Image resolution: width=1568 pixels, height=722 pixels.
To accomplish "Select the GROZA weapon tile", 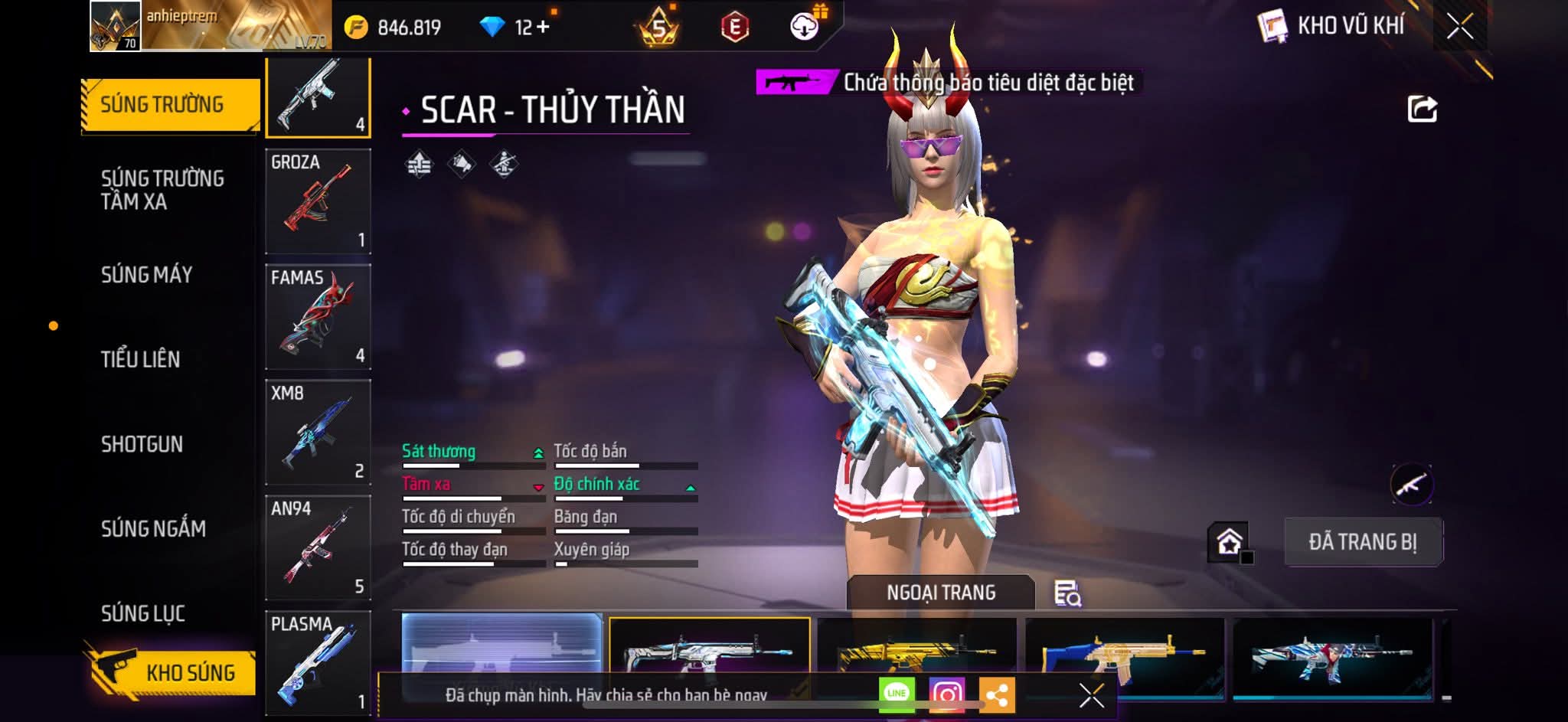I will [318, 201].
